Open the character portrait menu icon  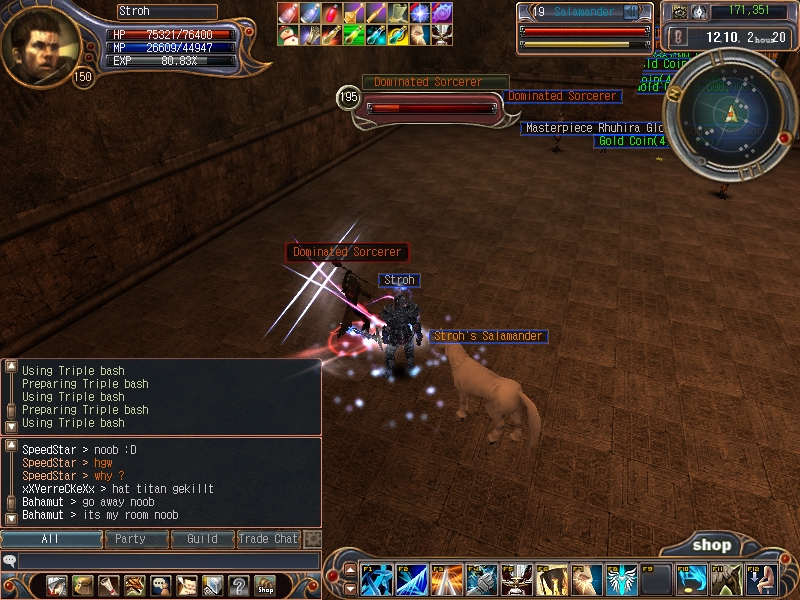tap(57, 585)
